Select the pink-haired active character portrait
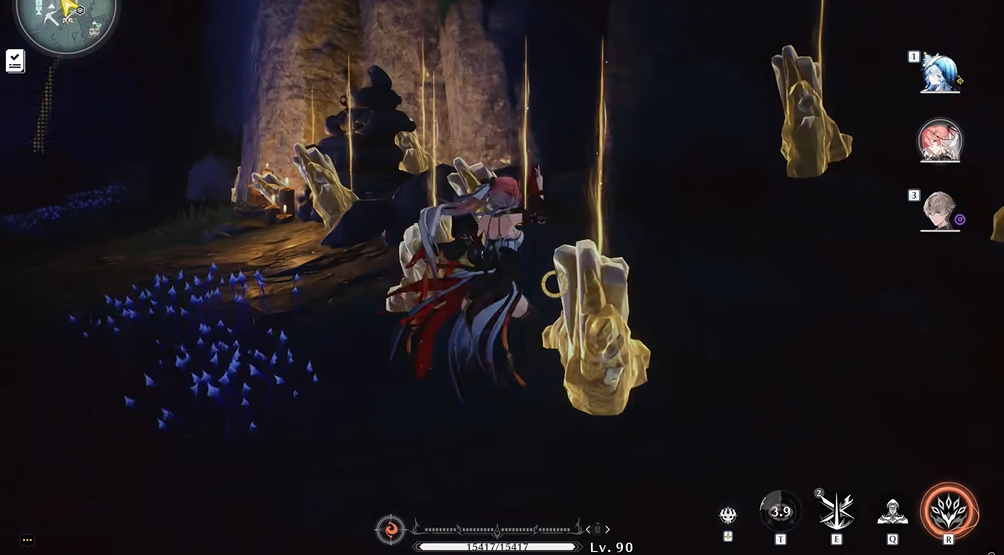Image resolution: width=1004 pixels, height=555 pixels. (x=940, y=141)
